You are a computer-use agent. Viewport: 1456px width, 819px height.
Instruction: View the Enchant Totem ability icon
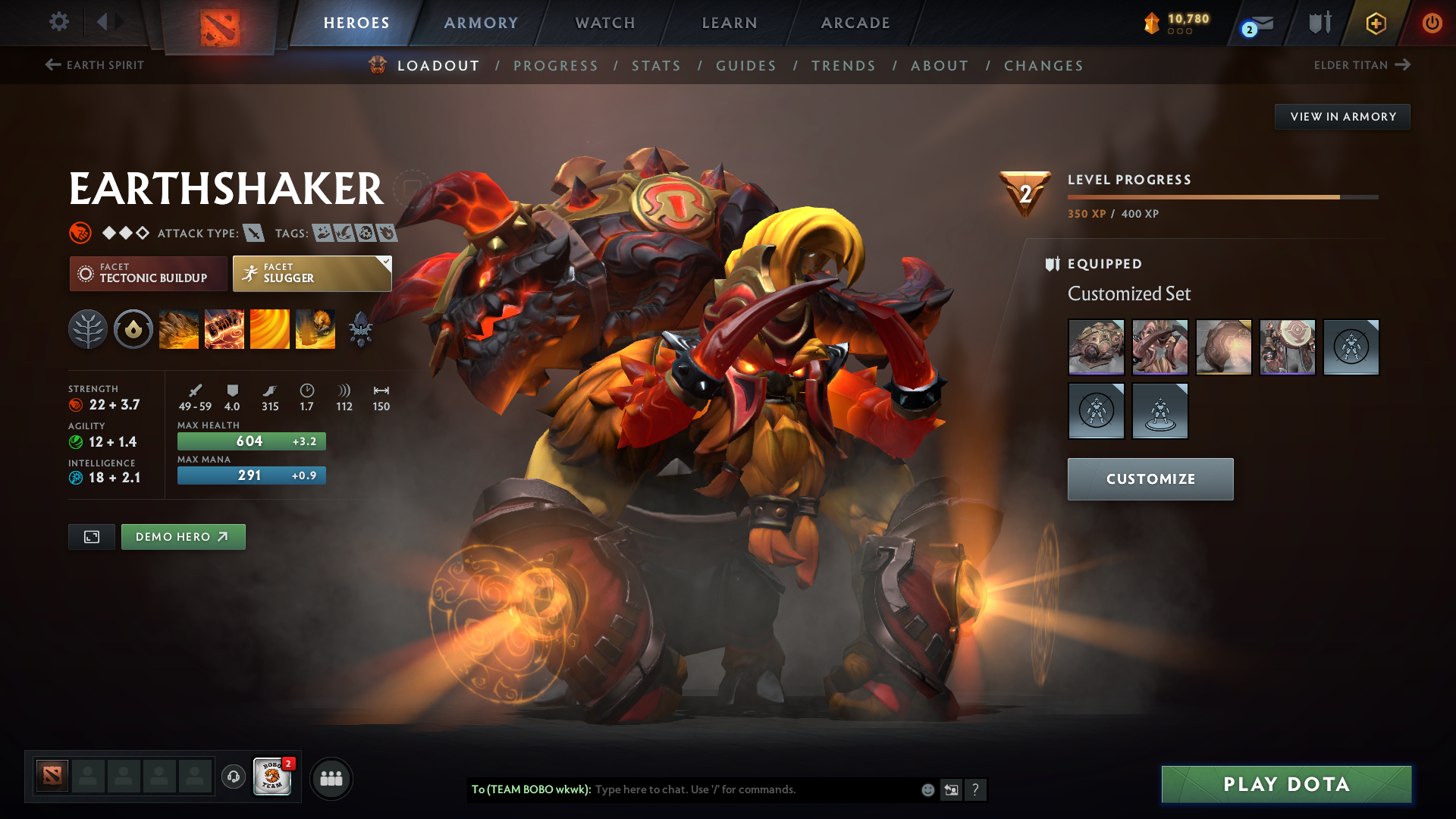click(224, 328)
